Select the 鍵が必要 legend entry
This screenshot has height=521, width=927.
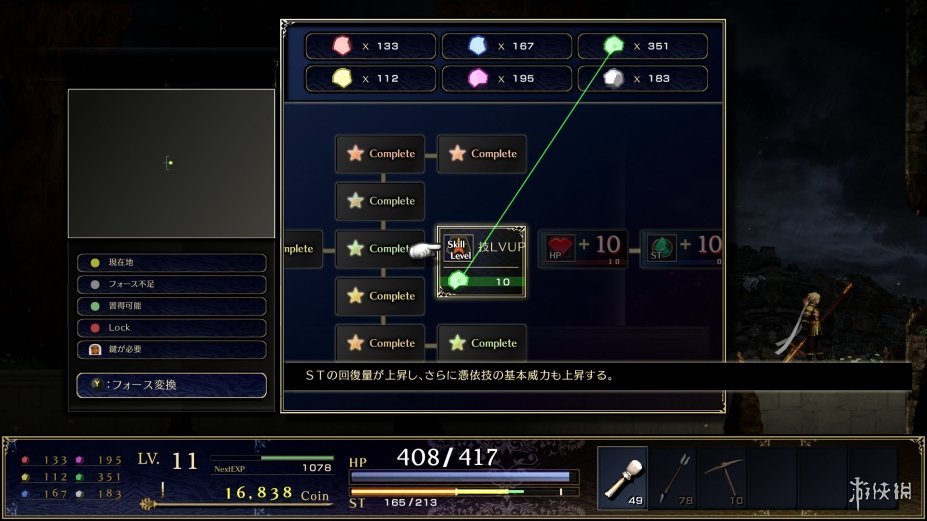tap(171, 350)
